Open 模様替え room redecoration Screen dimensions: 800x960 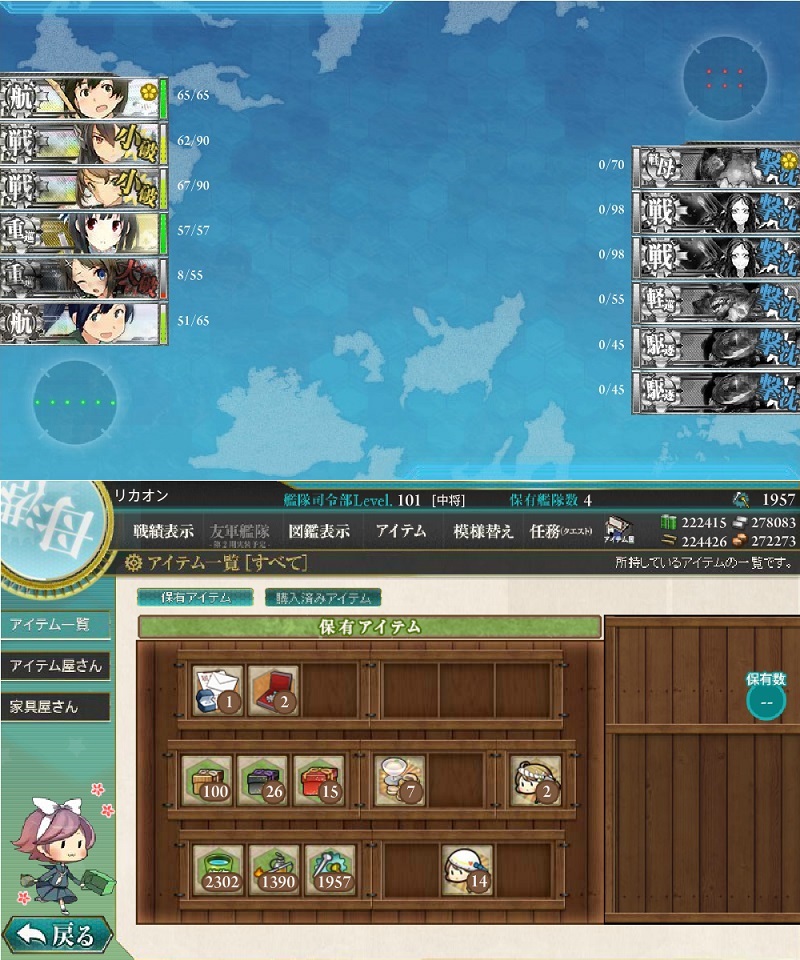coord(483,532)
